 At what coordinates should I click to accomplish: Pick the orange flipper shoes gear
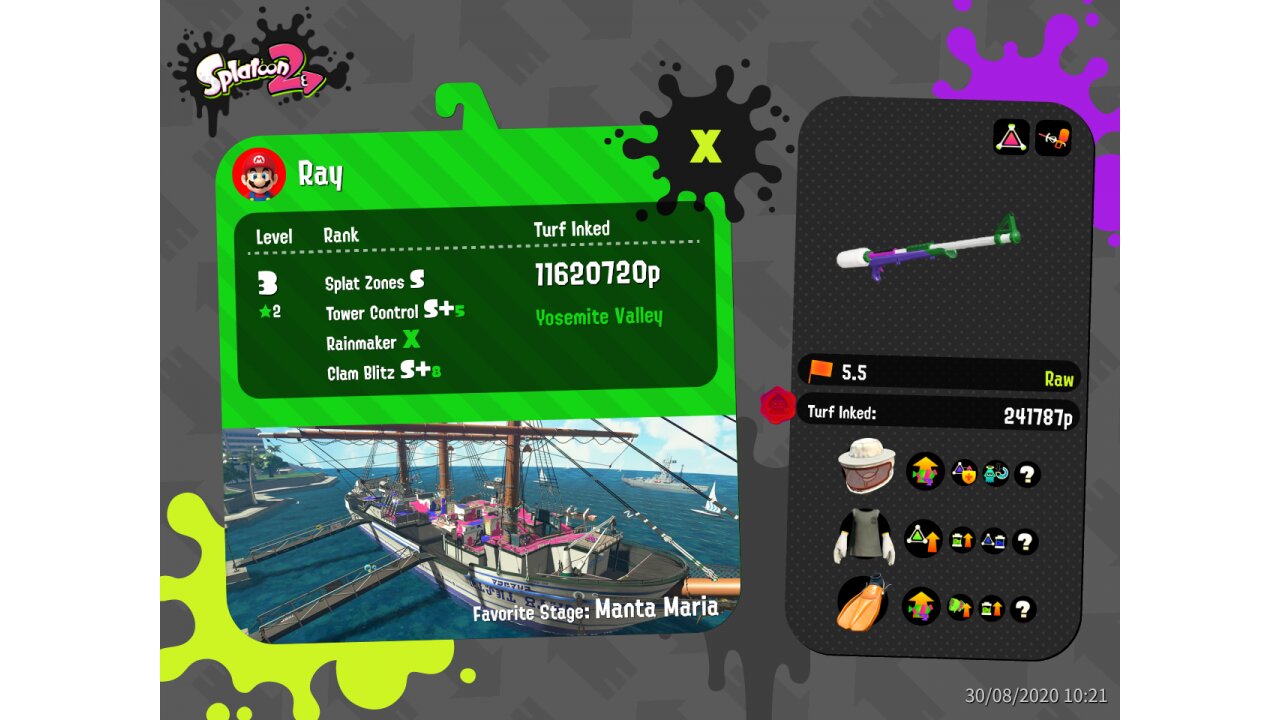[x=863, y=603]
